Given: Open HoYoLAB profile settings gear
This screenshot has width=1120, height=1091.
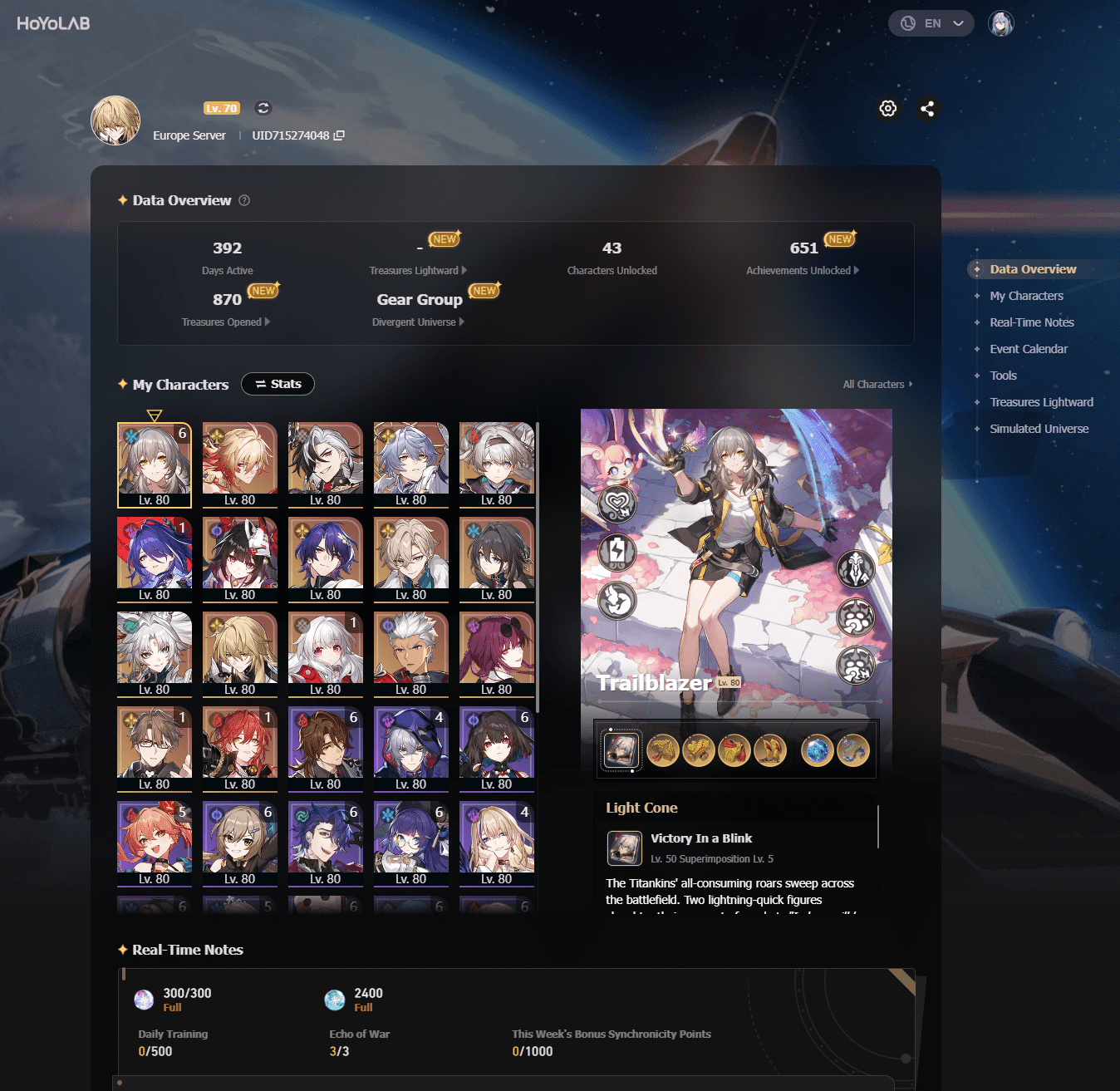Looking at the screenshot, I should (888, 109).
